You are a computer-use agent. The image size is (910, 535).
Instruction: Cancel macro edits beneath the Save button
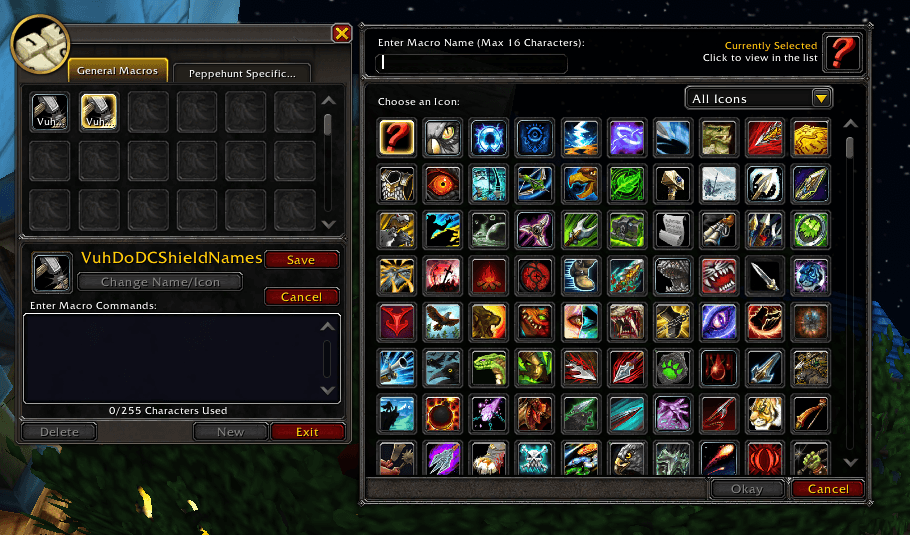click(x=301, y=296)
